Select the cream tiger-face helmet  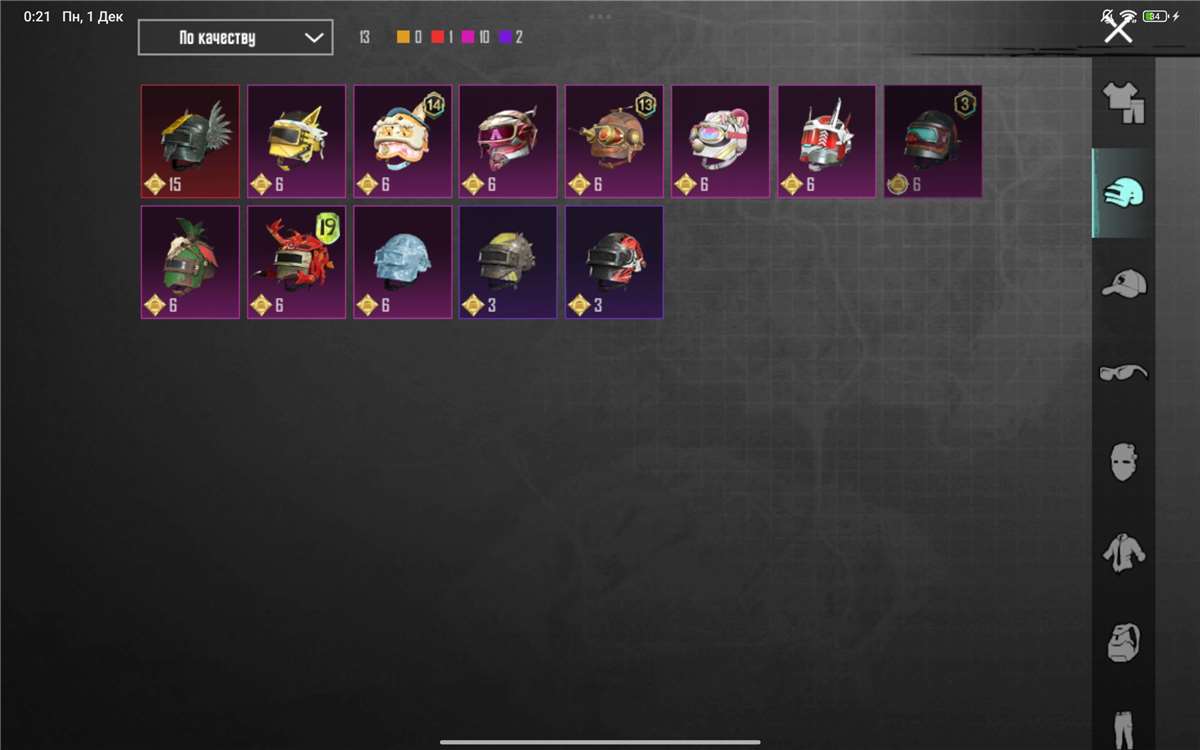pyautogui.click(x=402, y=141)
